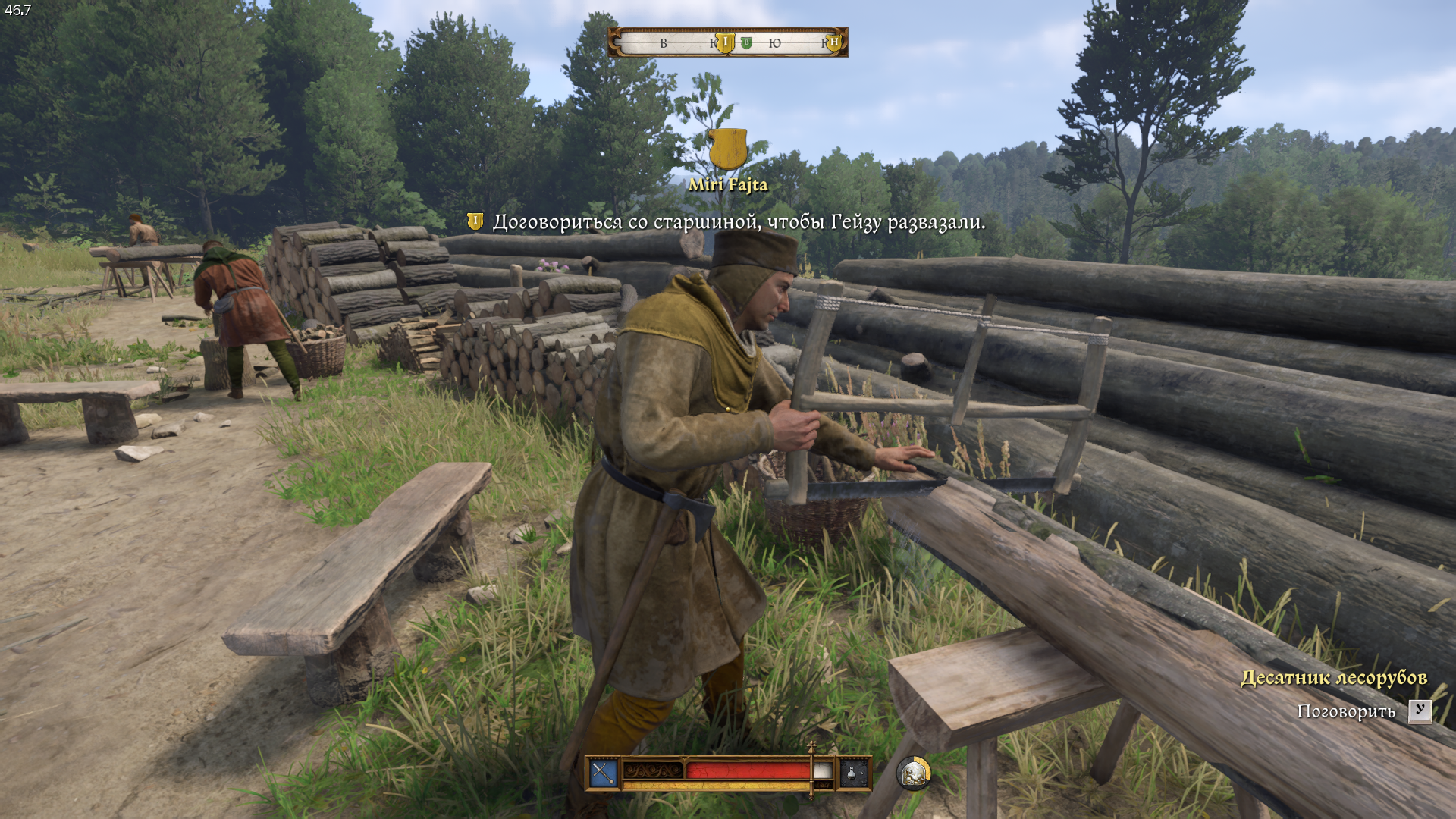Click the Miri Fajta quest shield marker

click(x=728, y=149)
